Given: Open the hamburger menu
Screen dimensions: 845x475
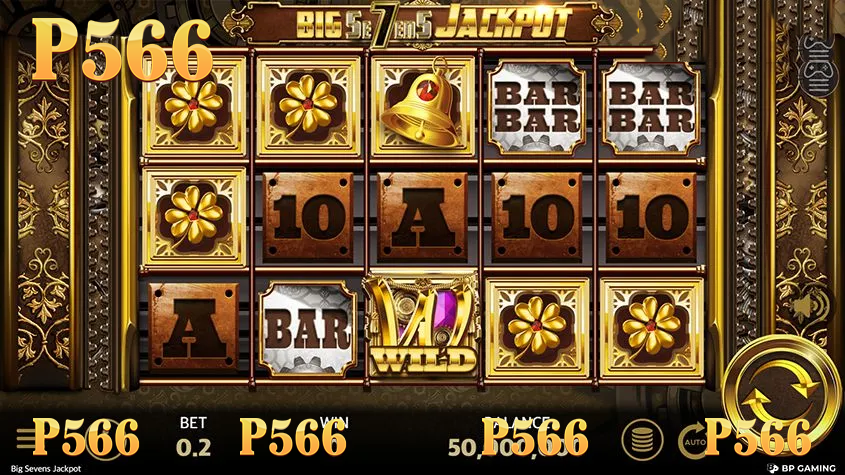Looking at the screenshot, I should point(23,438).
